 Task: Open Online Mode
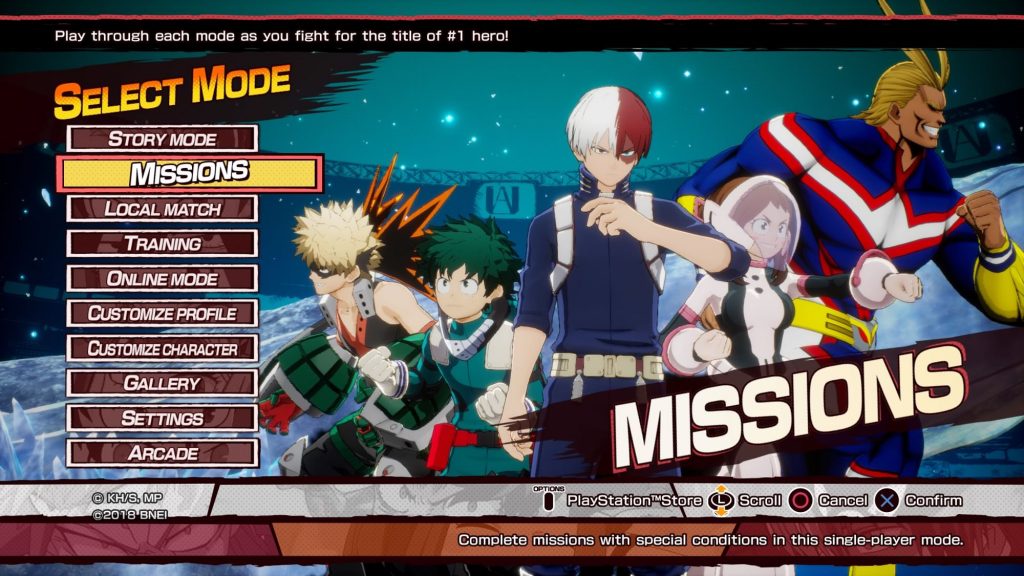(162, 279)
